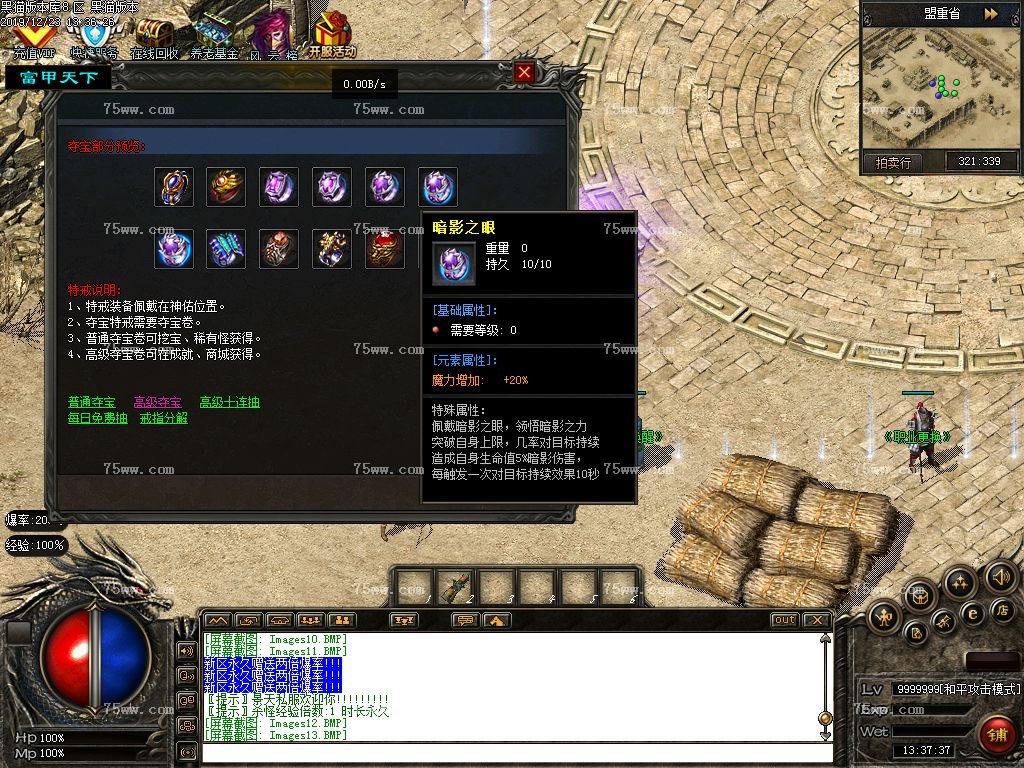Open the round bag box icon
Viewport: 1024px width, 768px height.
click(x=922, y=596)
